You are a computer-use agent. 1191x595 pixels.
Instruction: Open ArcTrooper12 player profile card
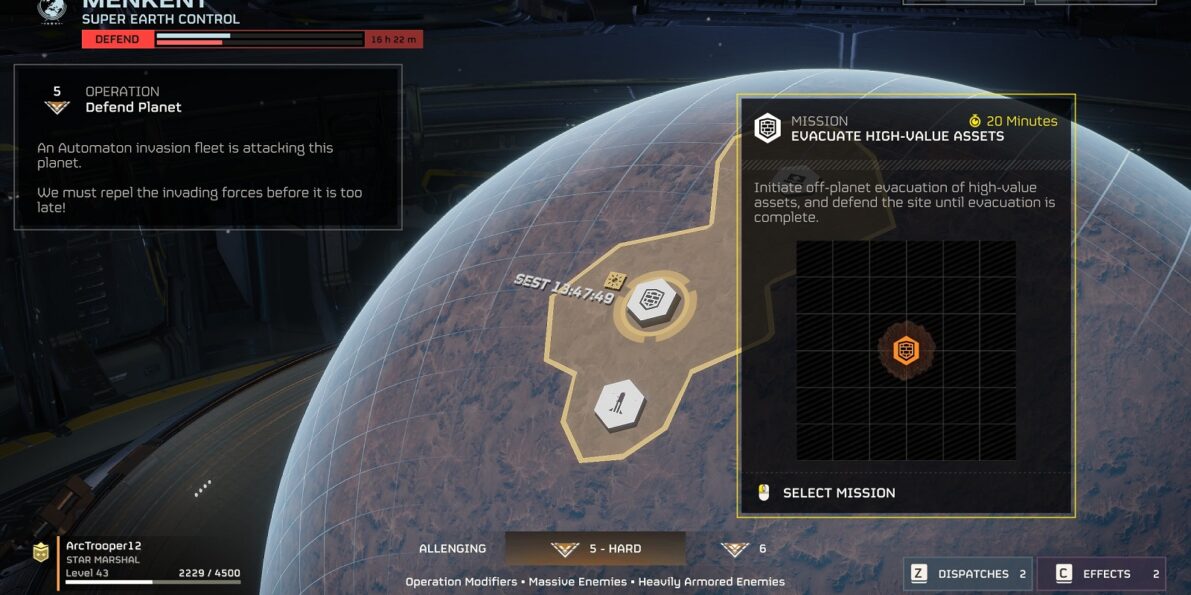coord(135,563)
